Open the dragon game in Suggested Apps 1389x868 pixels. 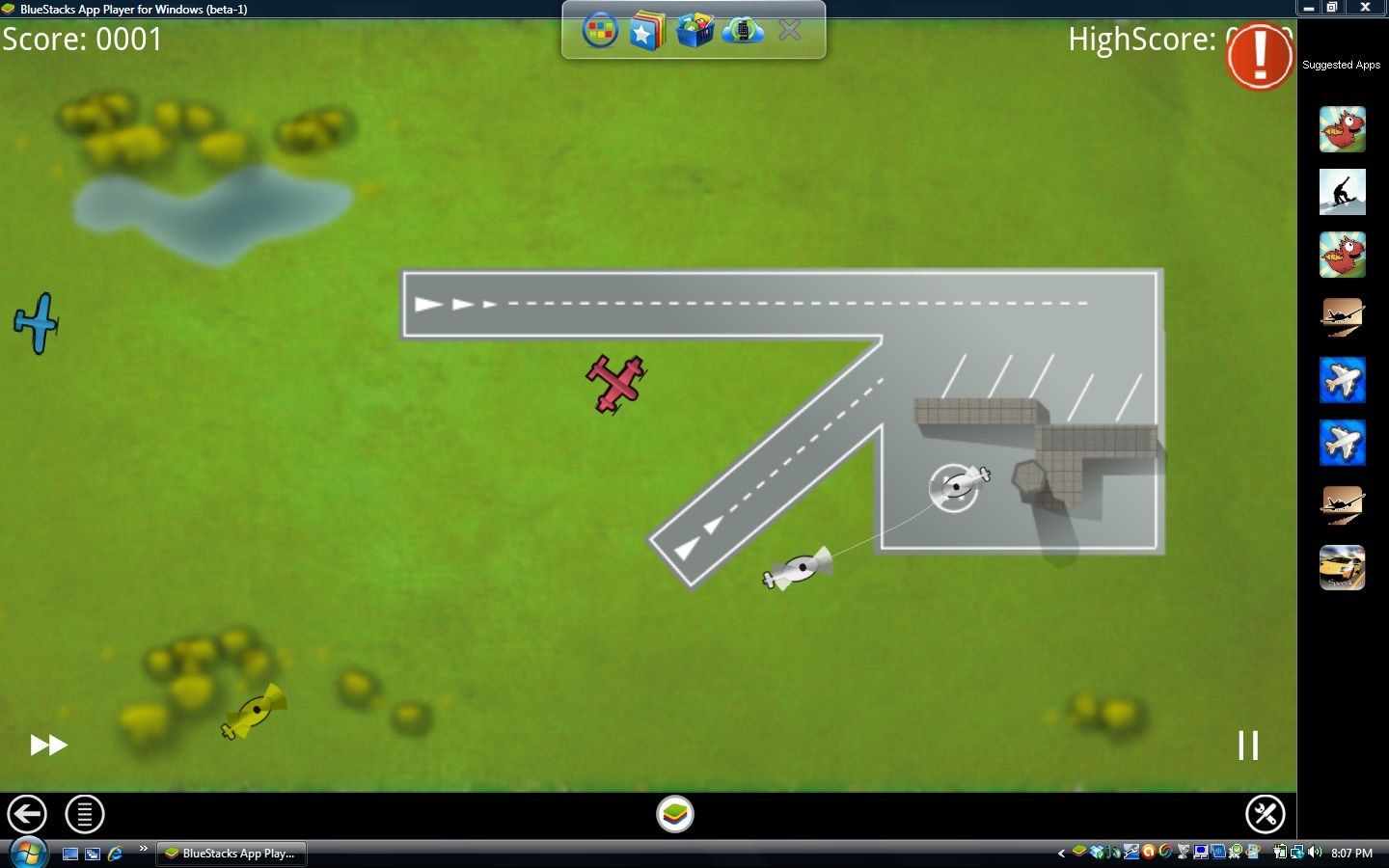(1342, 129)
